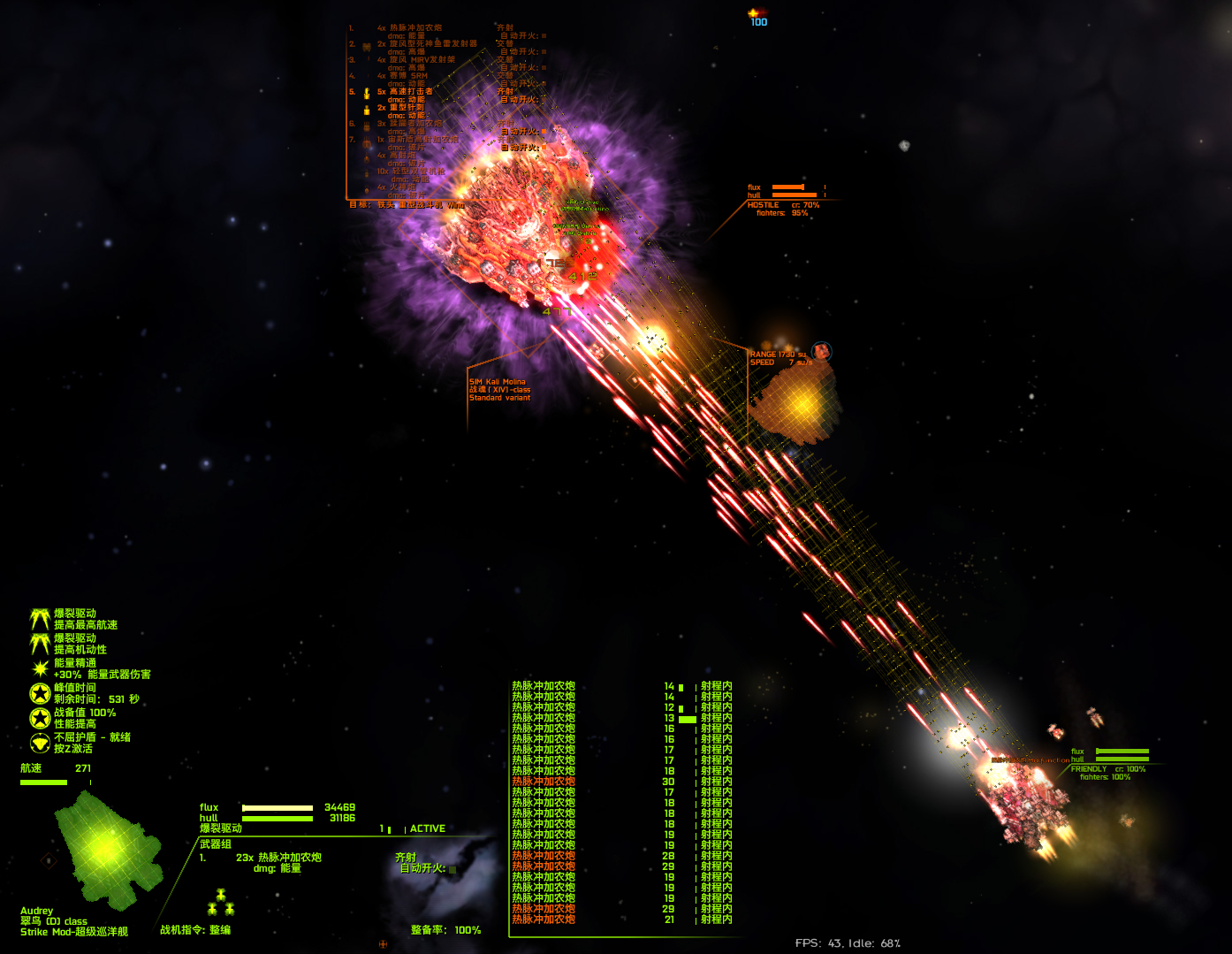This screenshot has width=1232, height=954.
Task: Click the fighter wing formation icons
Action: pos(220,903)
